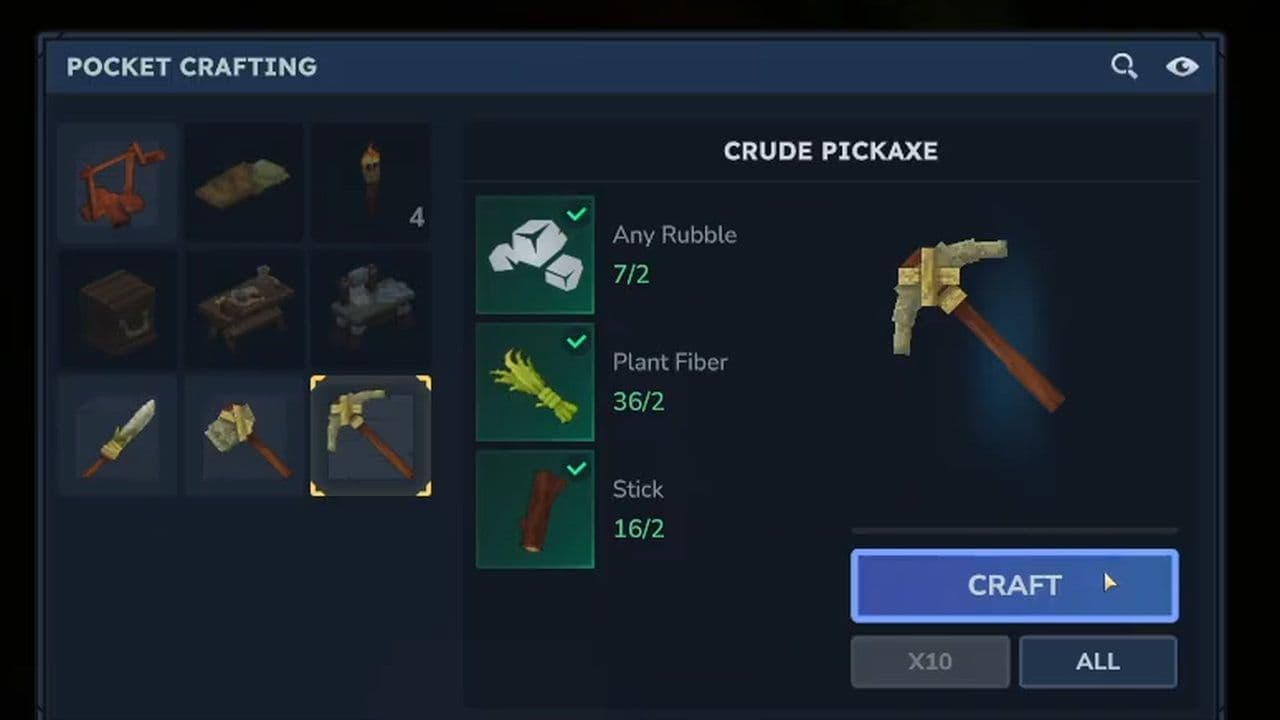Select the crude knife recipe
Screen dimensions: 1280x720
click(x=117, y=433)
